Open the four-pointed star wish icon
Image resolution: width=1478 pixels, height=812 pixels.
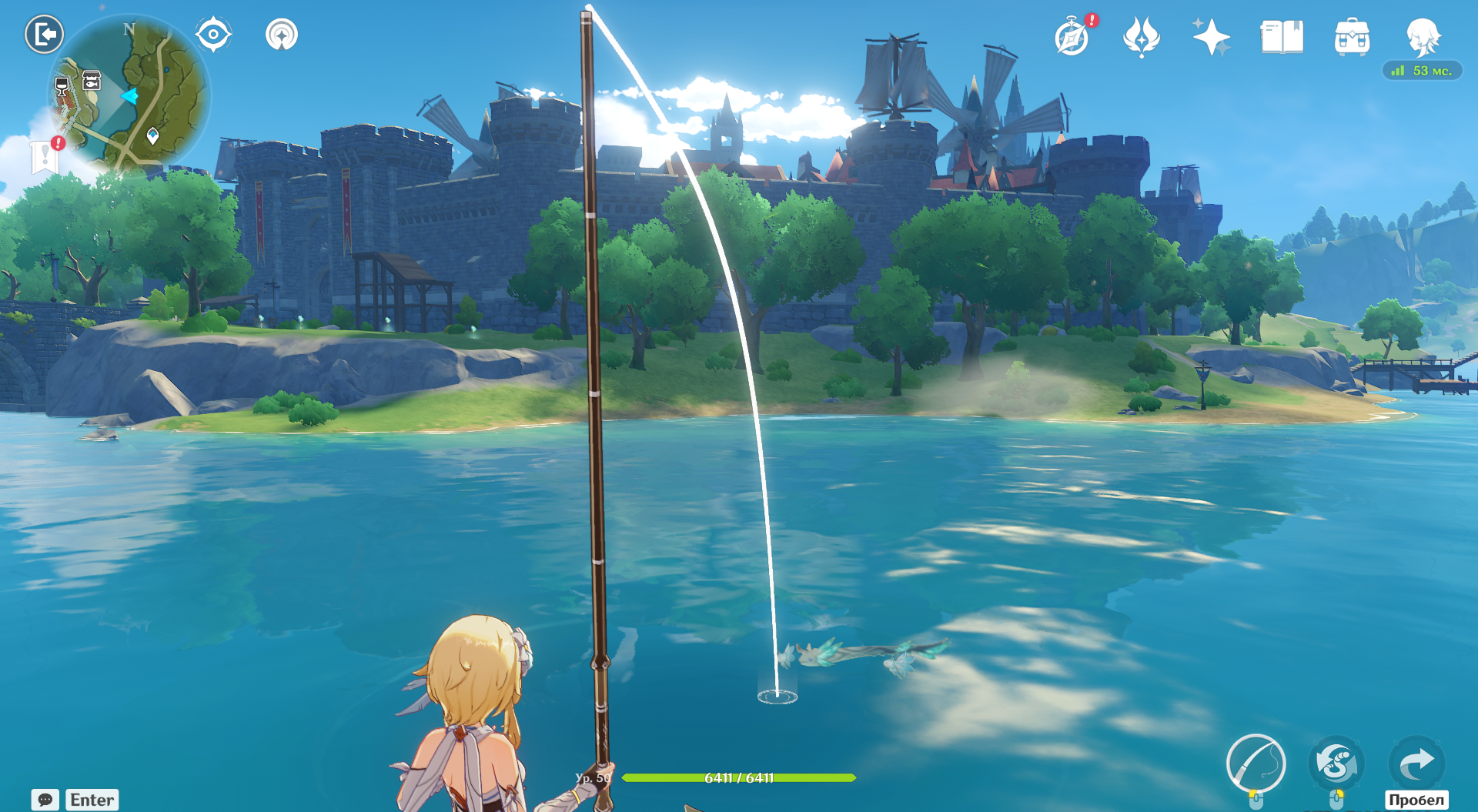1211,37
